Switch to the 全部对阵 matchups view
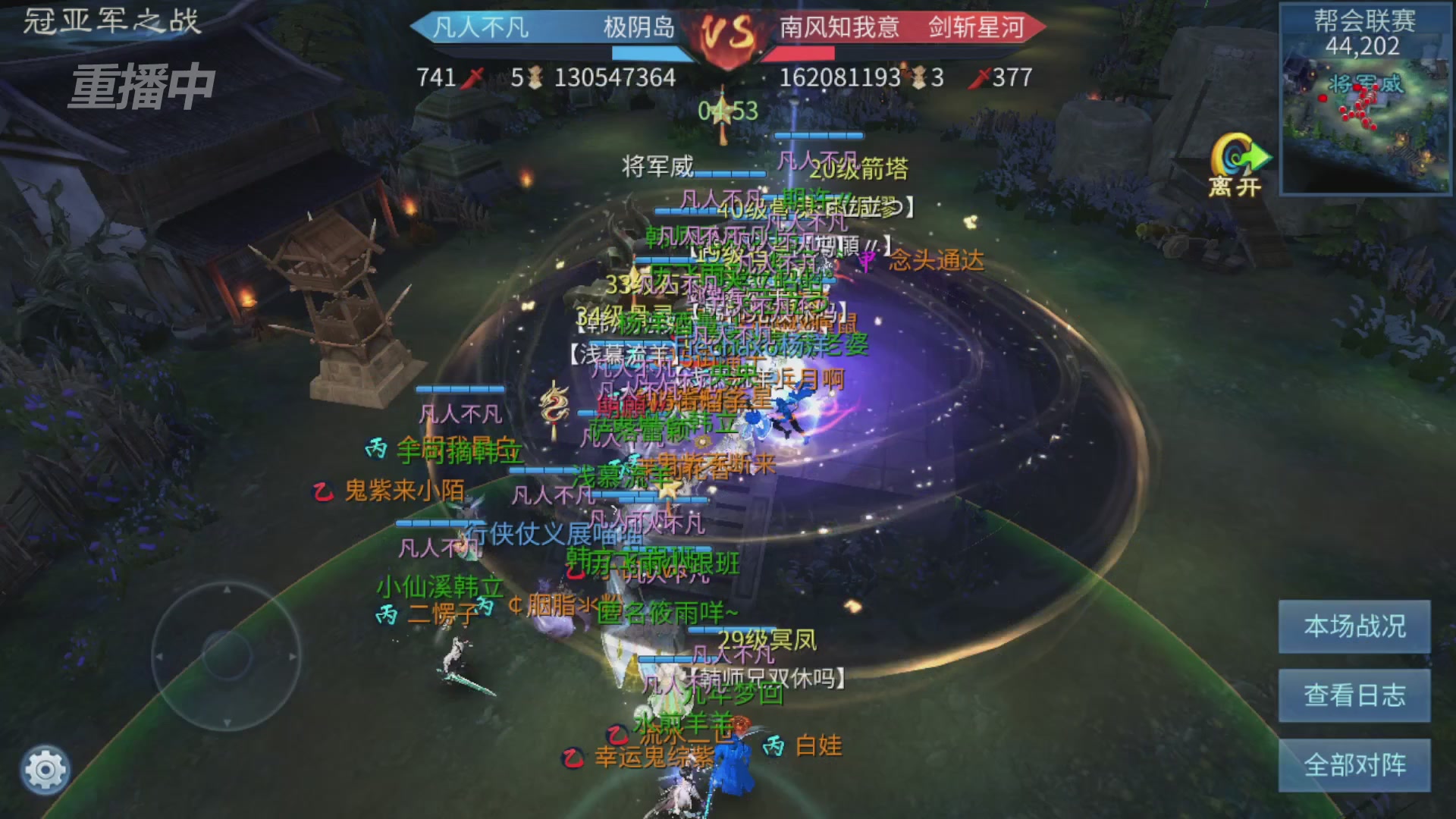 (1354, 764)
